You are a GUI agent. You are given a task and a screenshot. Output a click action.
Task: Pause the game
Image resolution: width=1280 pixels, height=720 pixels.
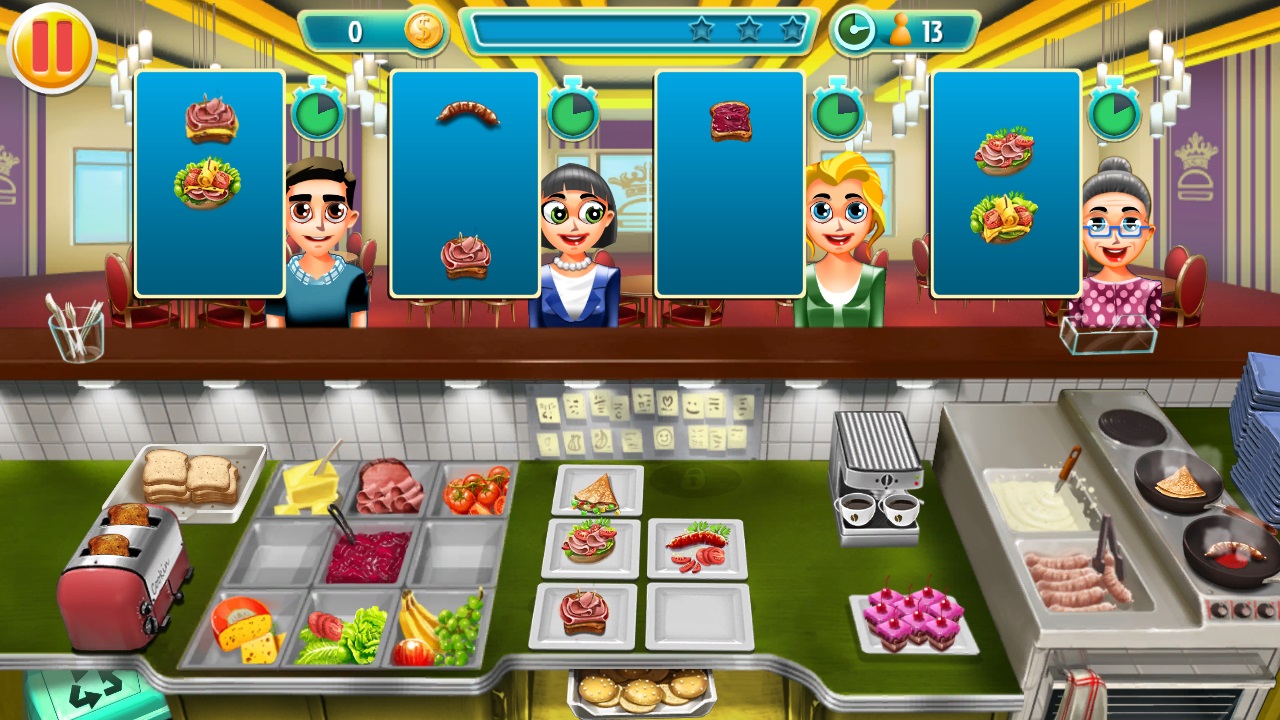(x=51, y=45)
